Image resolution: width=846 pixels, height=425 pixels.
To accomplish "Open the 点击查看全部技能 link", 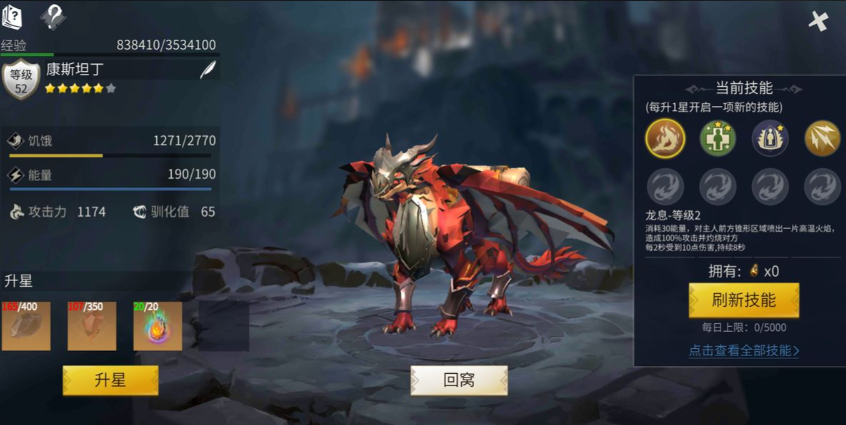I will pos(743,351).
